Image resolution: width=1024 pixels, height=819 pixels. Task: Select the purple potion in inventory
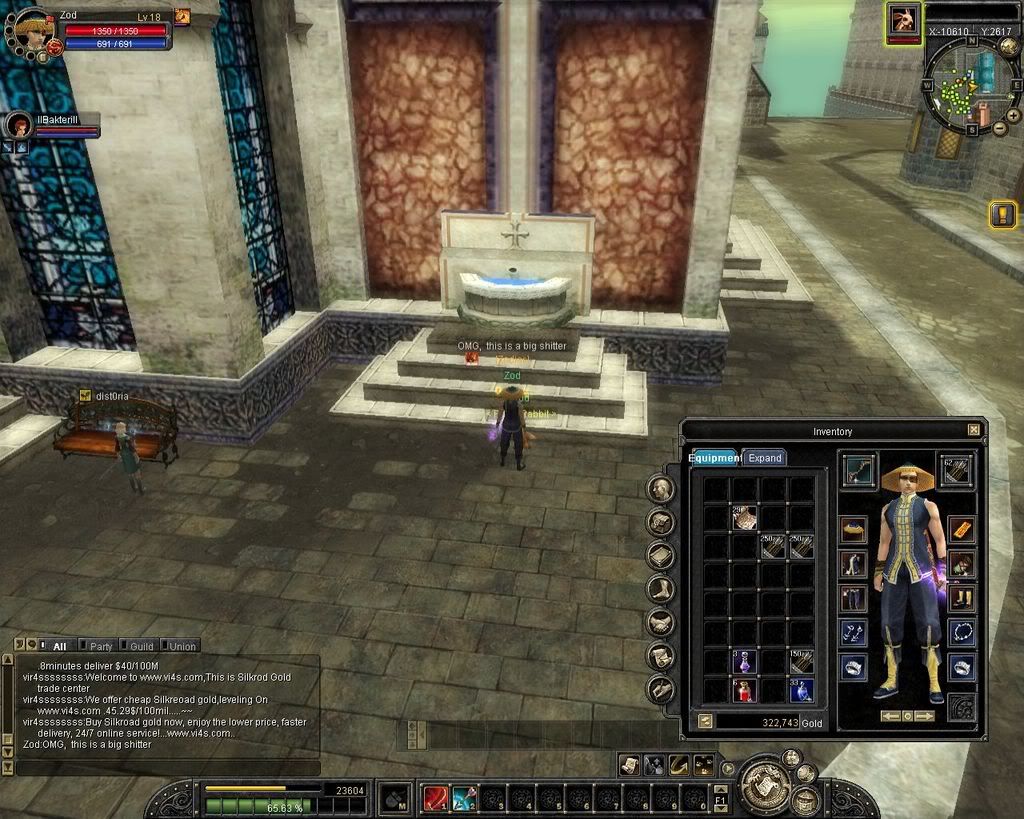(x=744, y=661)
